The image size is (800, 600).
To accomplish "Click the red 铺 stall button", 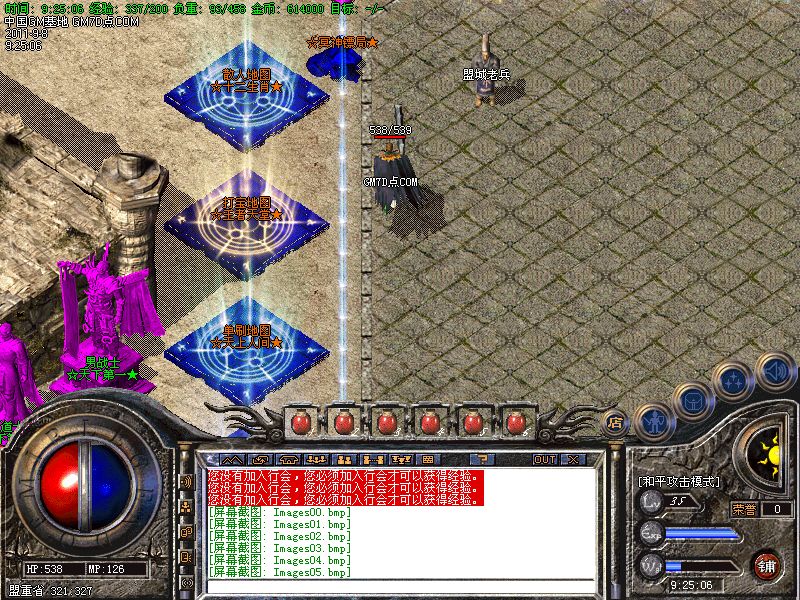I will tap(766, 565).
